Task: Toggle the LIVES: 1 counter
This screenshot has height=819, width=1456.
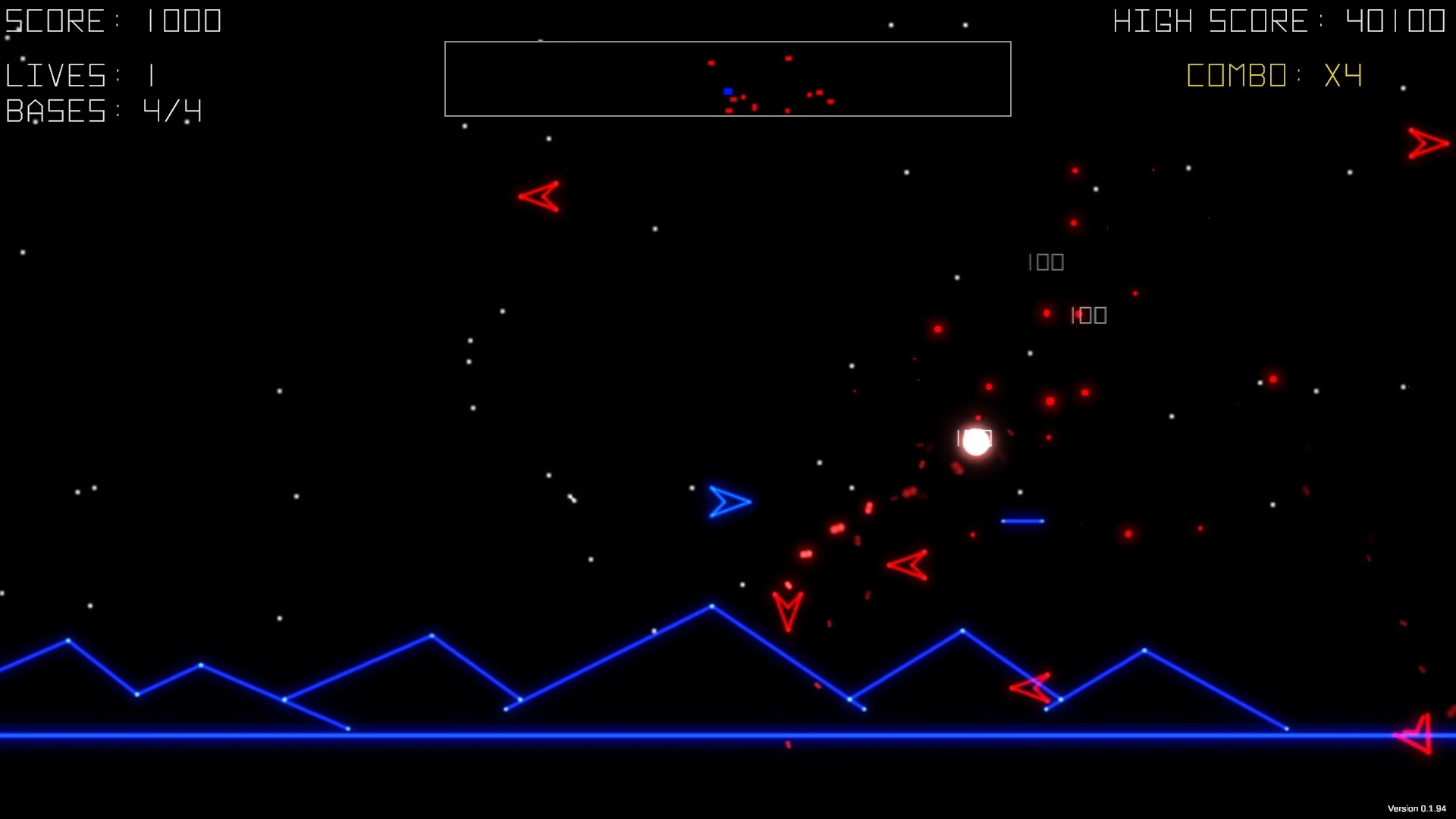Action: click(x=80, y=74)
